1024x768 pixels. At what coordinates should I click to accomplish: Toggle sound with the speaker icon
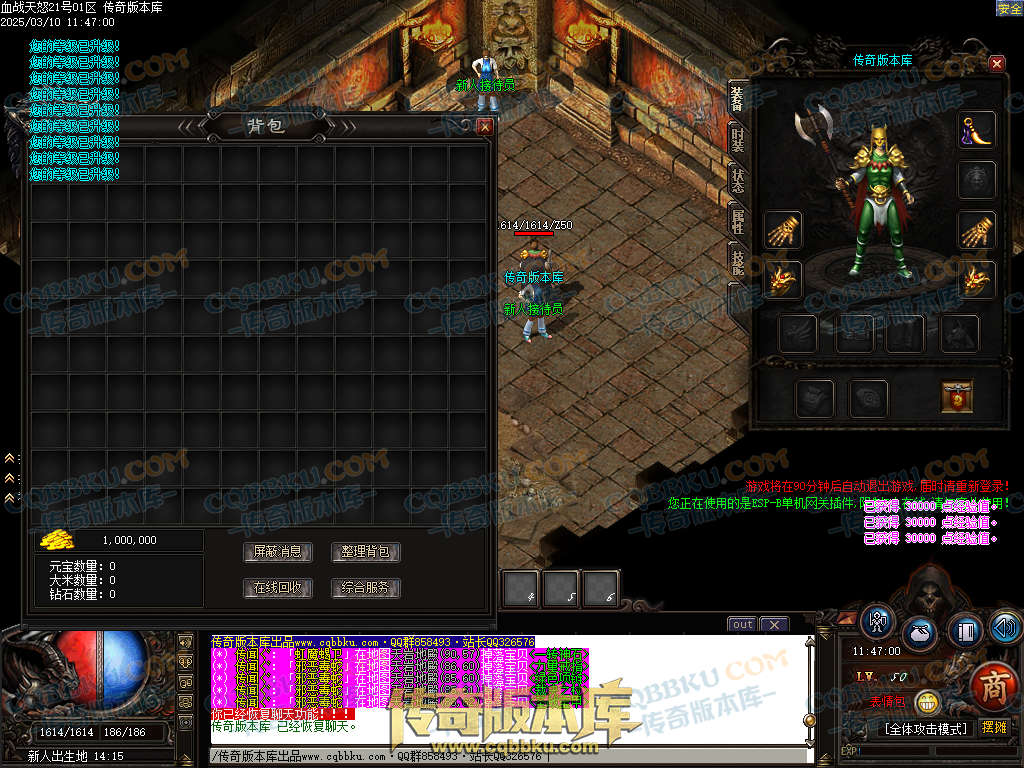point(1005,628)
